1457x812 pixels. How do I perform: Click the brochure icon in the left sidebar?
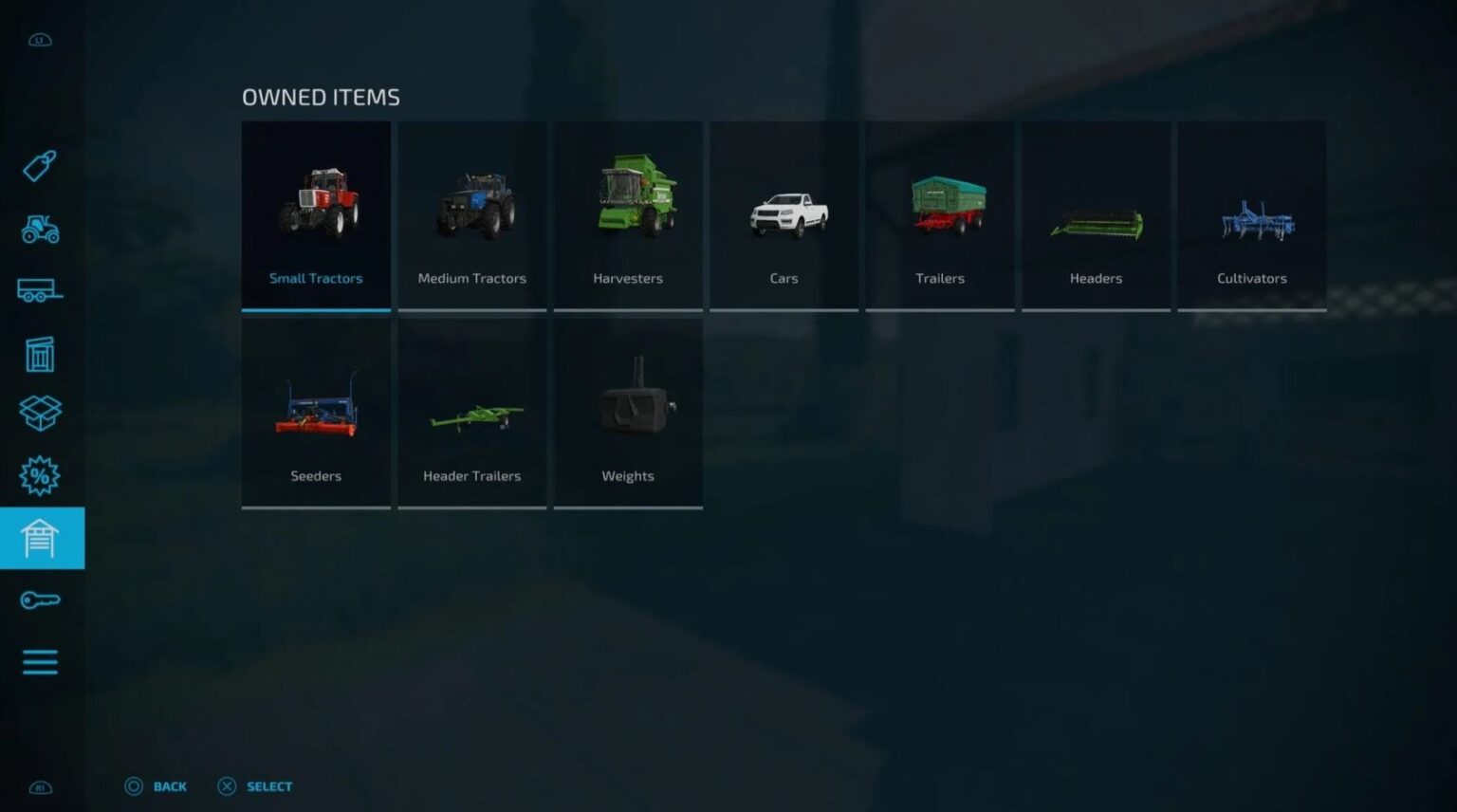[x=39, y=353]
